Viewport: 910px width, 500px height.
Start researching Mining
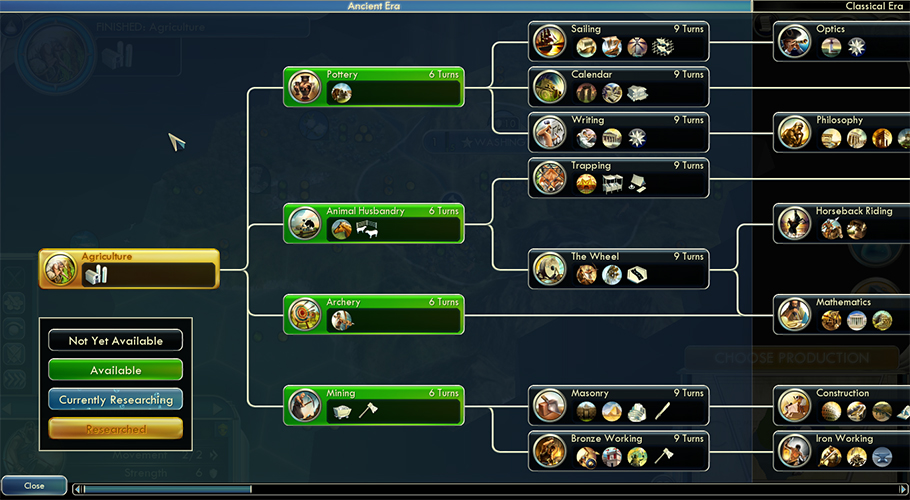[374, 405]
